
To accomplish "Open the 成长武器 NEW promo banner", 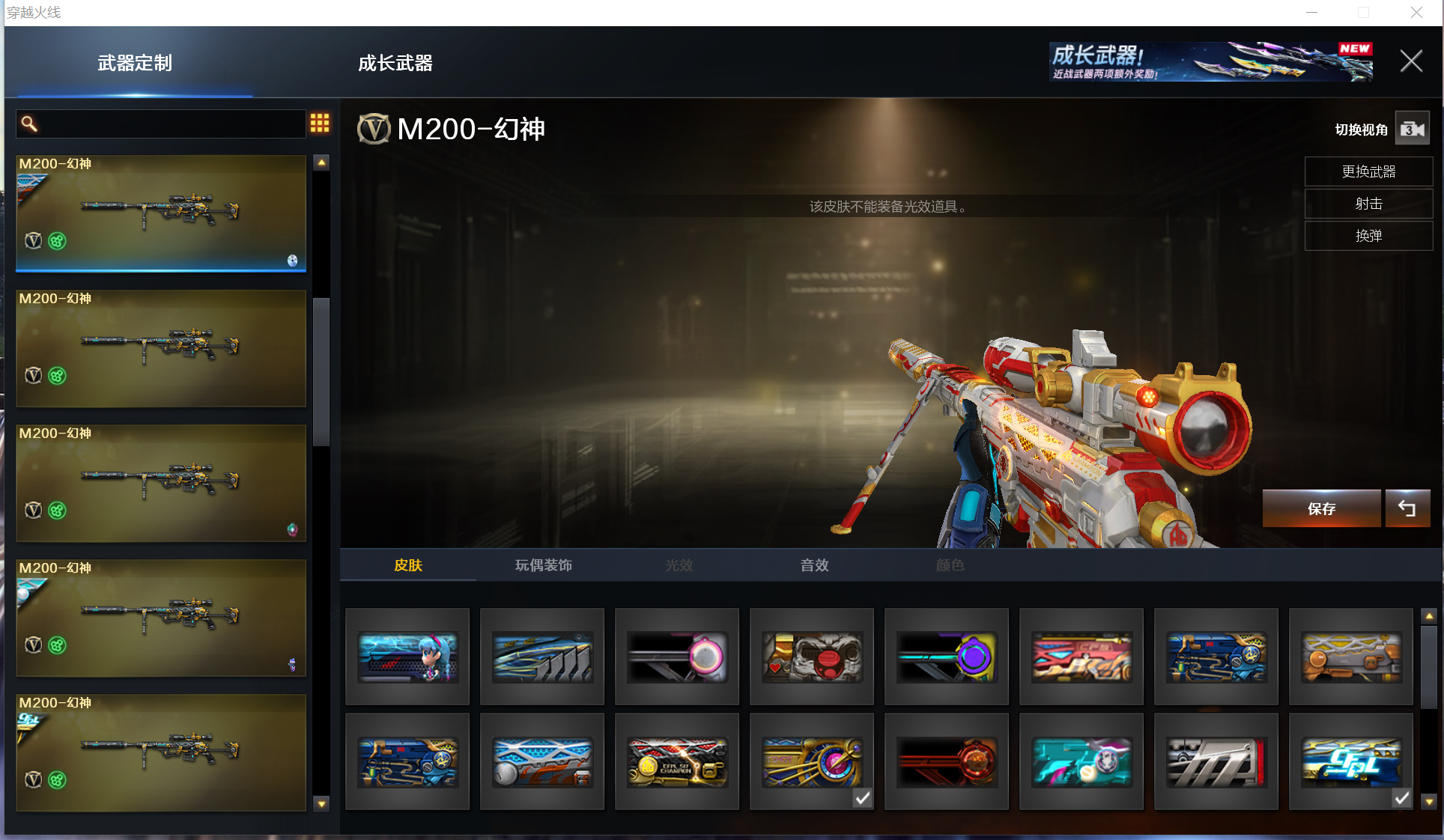I will tap(1210, 61).
